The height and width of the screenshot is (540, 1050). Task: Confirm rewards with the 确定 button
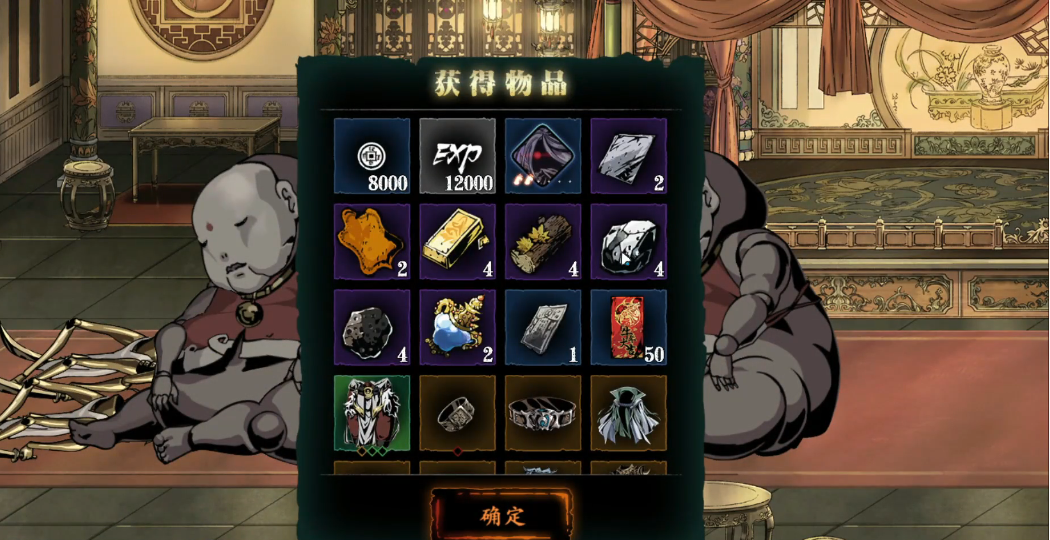(x=502, y=516)
